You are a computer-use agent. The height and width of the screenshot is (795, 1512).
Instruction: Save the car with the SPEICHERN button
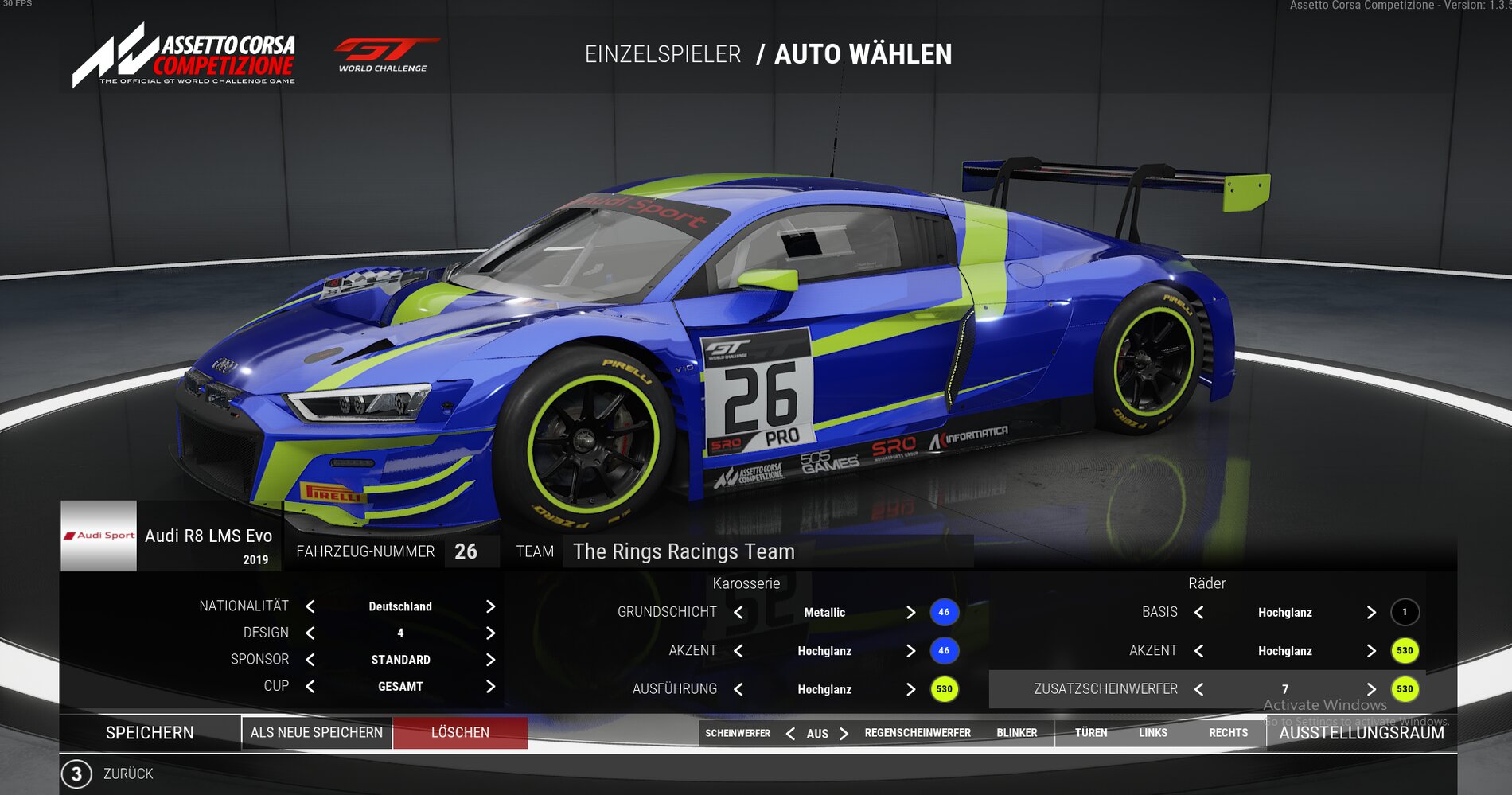[150, 732]
